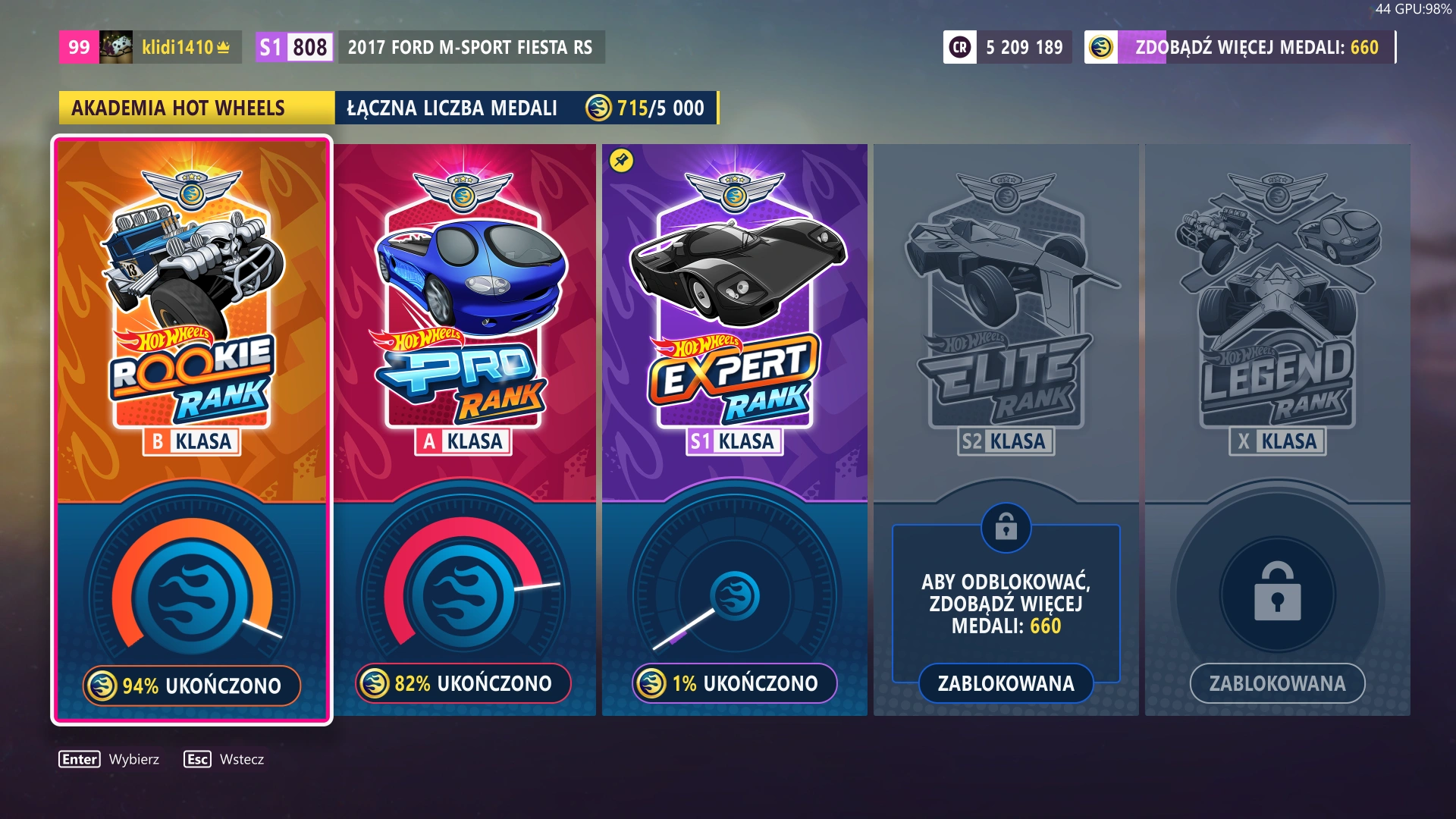
Task: Select the 94% ukończono progress pill
Action: click(x=192, y=686)
